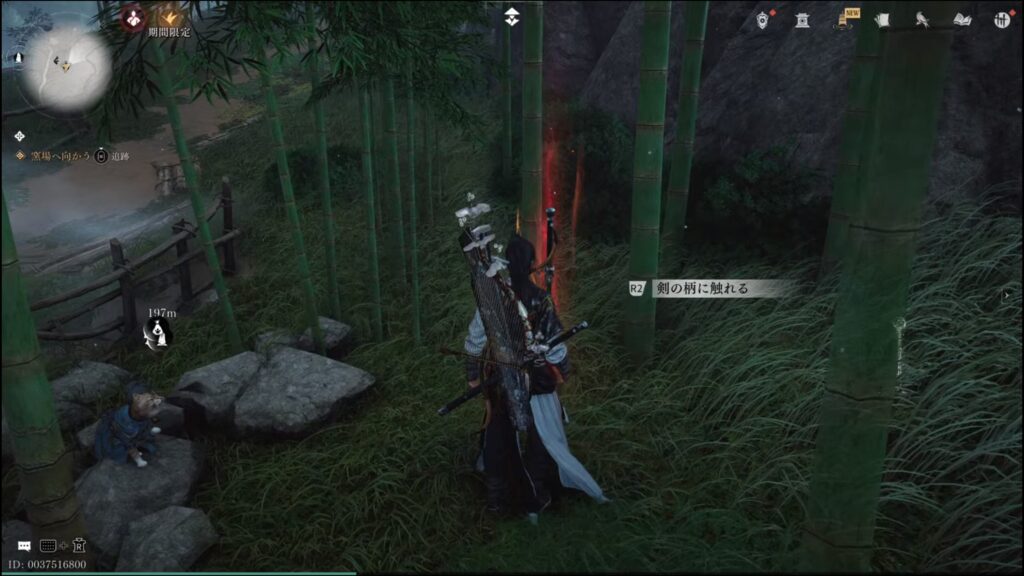Open the chat speech bubble icon
This screenshot has height=576, width=1024.
point(23,546)
